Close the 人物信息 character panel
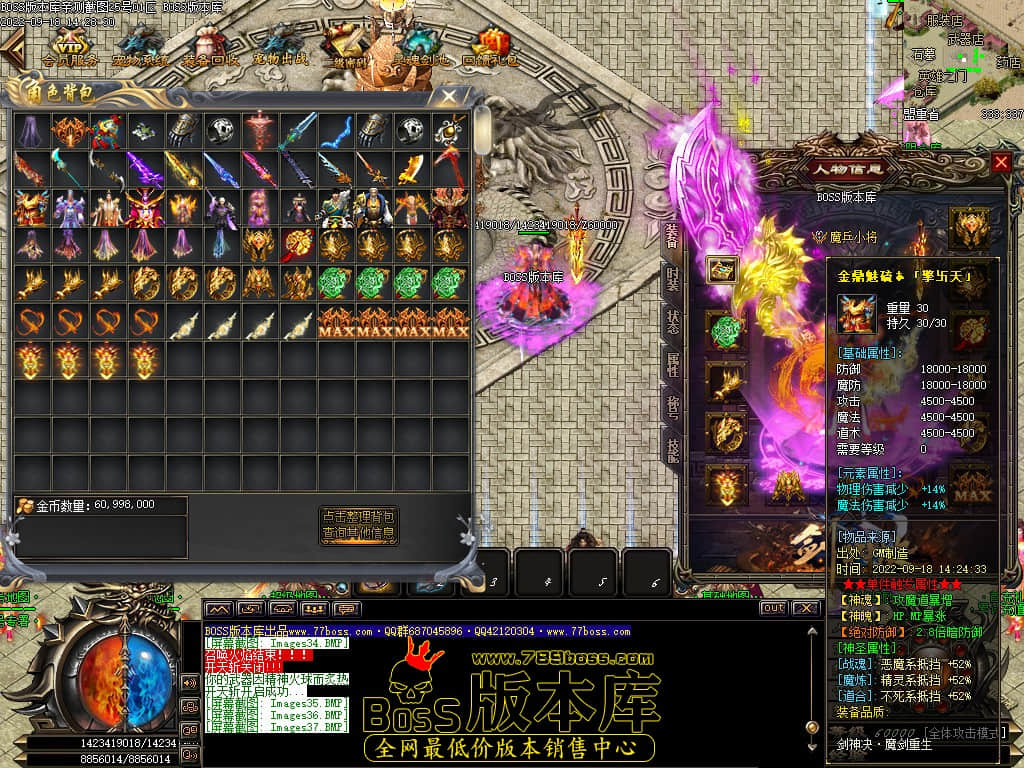The width and height of the screenshot is (1024, 768). [x=1001, y=162]
